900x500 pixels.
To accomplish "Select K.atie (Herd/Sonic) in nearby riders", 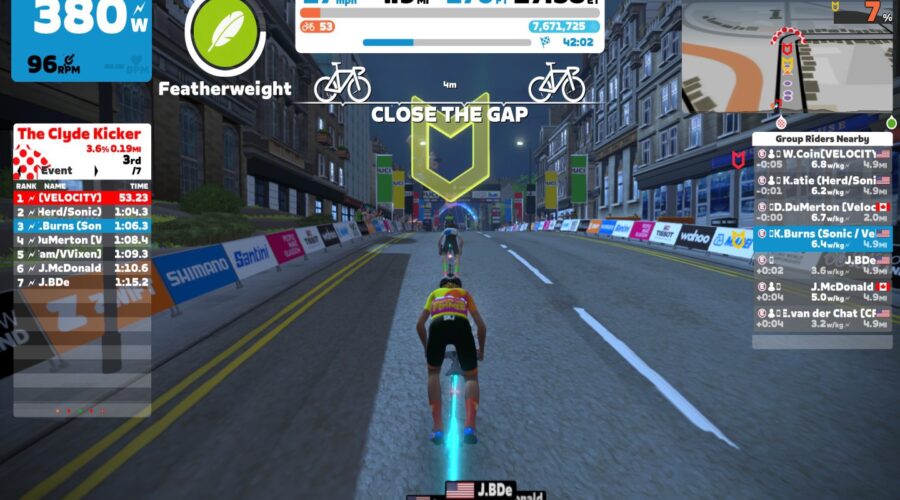I will click(x=822, y=184).
